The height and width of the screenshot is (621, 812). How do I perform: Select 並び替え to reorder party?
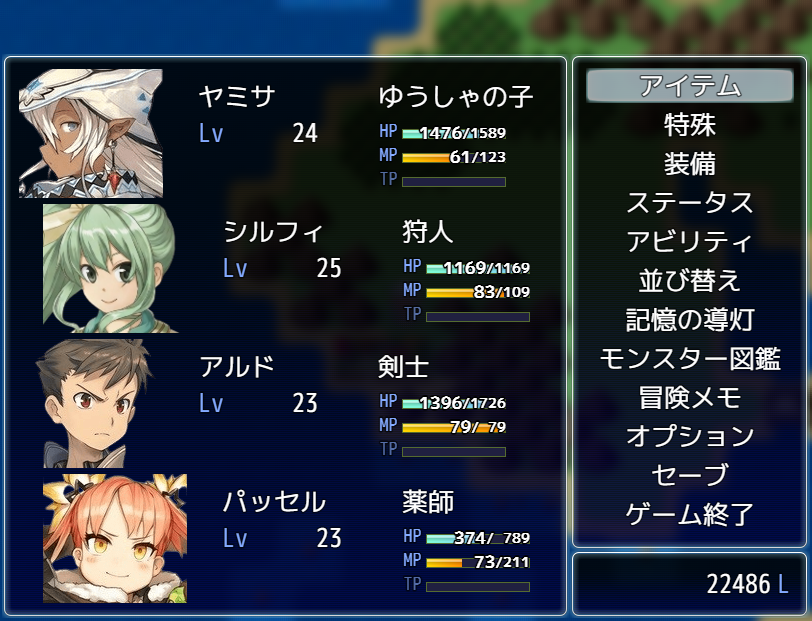(x=690, y=281)
